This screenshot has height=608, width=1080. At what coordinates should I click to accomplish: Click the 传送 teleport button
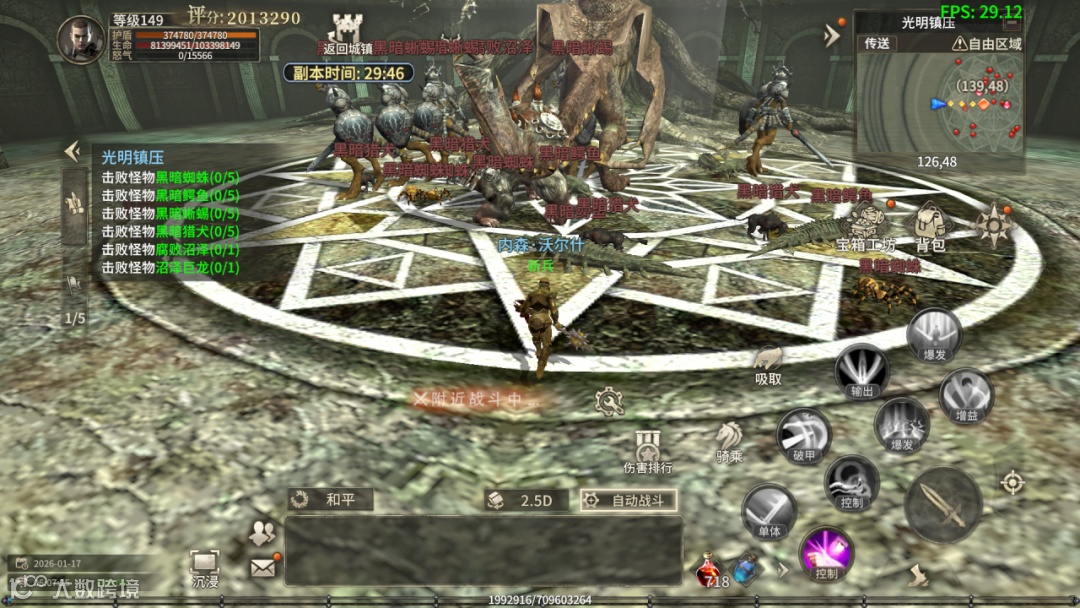877,43
